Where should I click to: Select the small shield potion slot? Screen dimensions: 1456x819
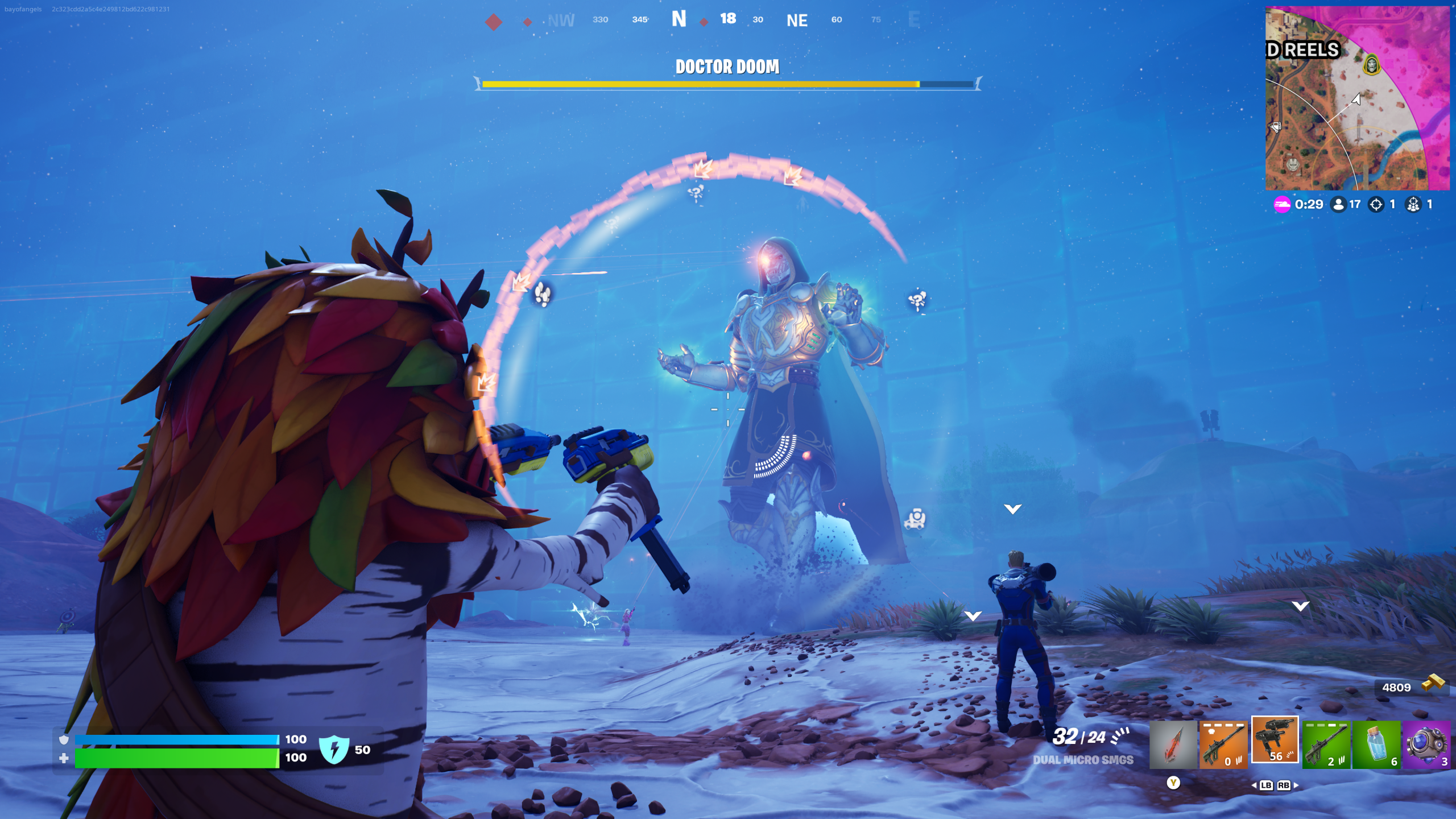click(1376, 744)
